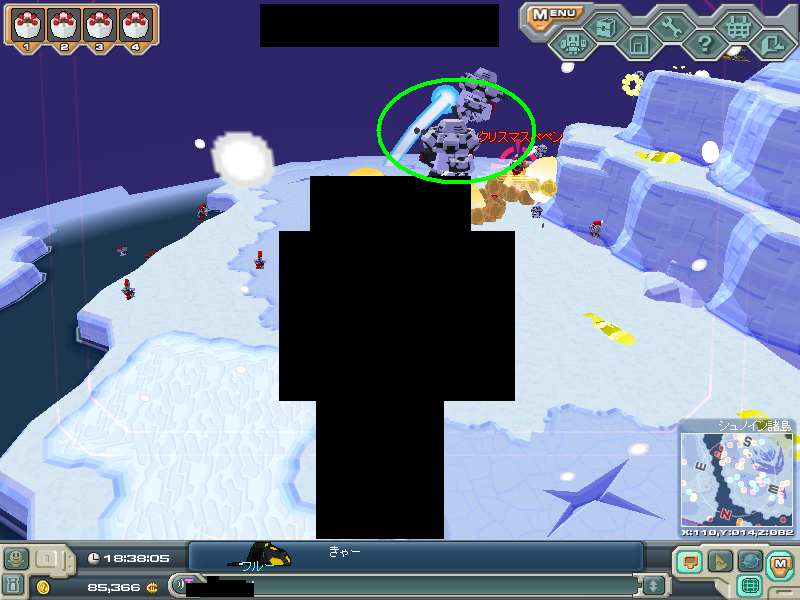
Task: Click the garage doorway hexagon icon
Action: point(638,44)
